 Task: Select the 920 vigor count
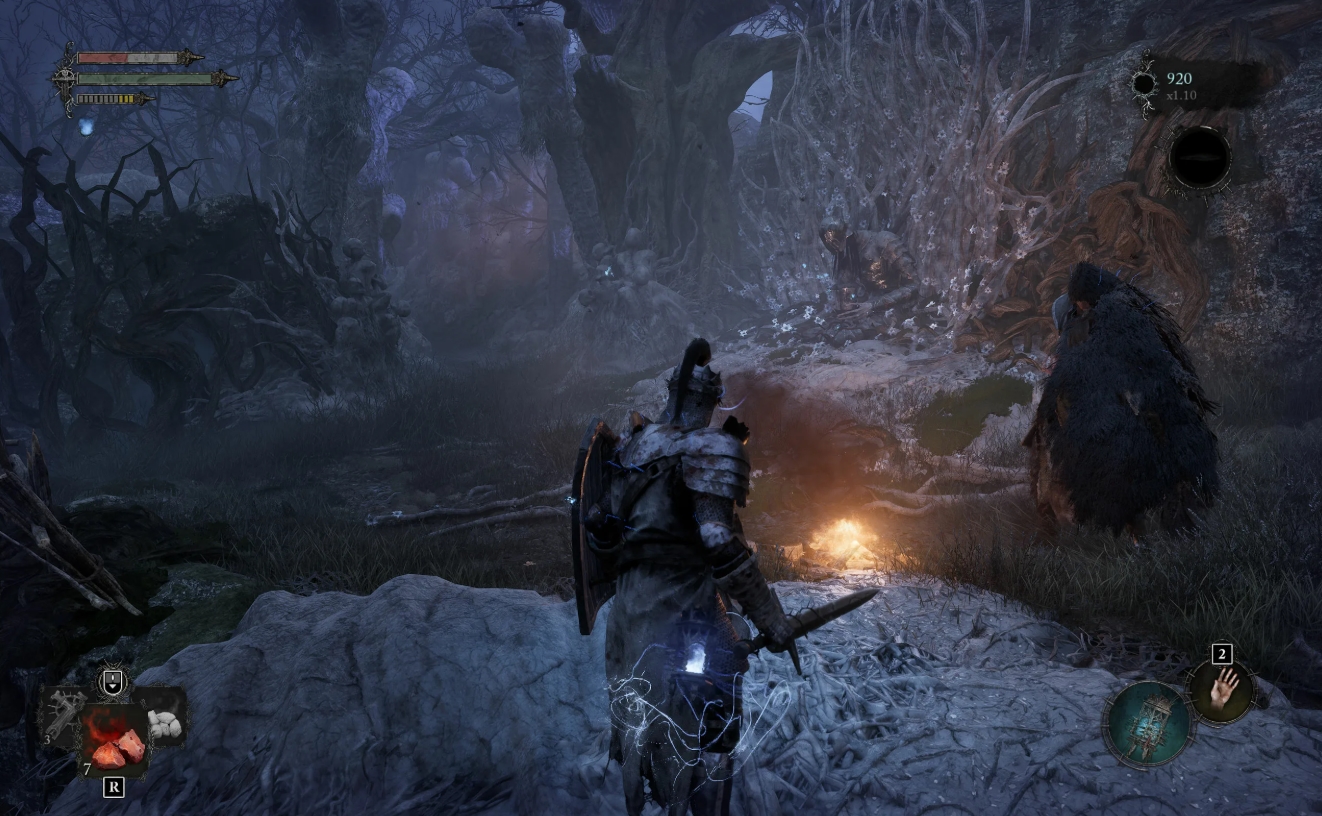click(1178, 79)
